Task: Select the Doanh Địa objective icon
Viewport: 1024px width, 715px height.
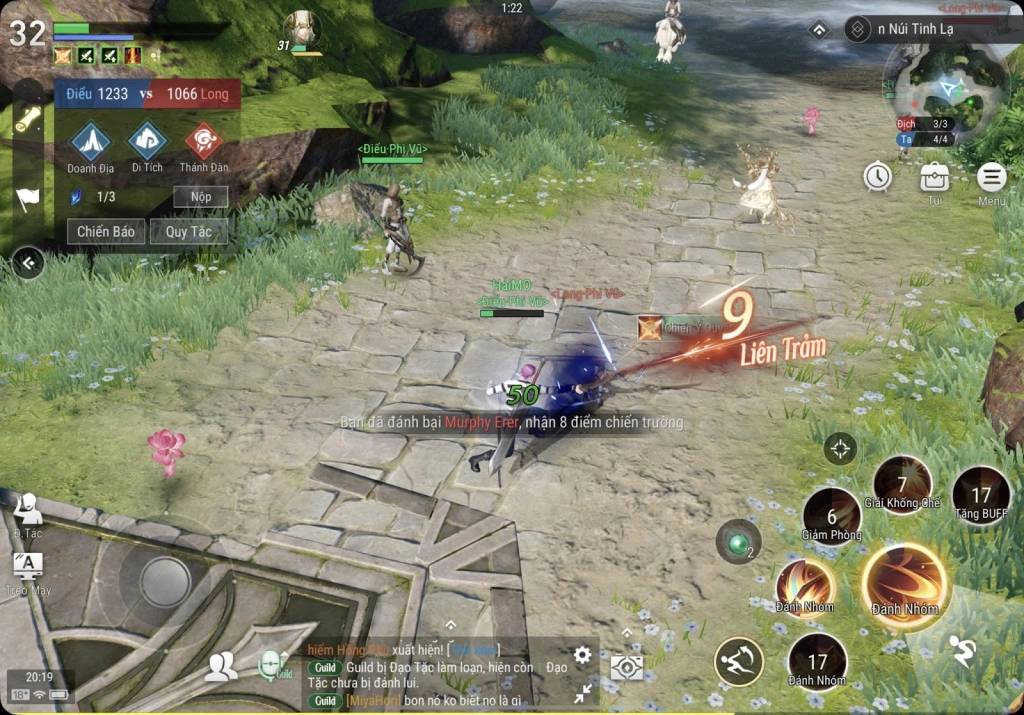Action: click(x=91, y=142)
